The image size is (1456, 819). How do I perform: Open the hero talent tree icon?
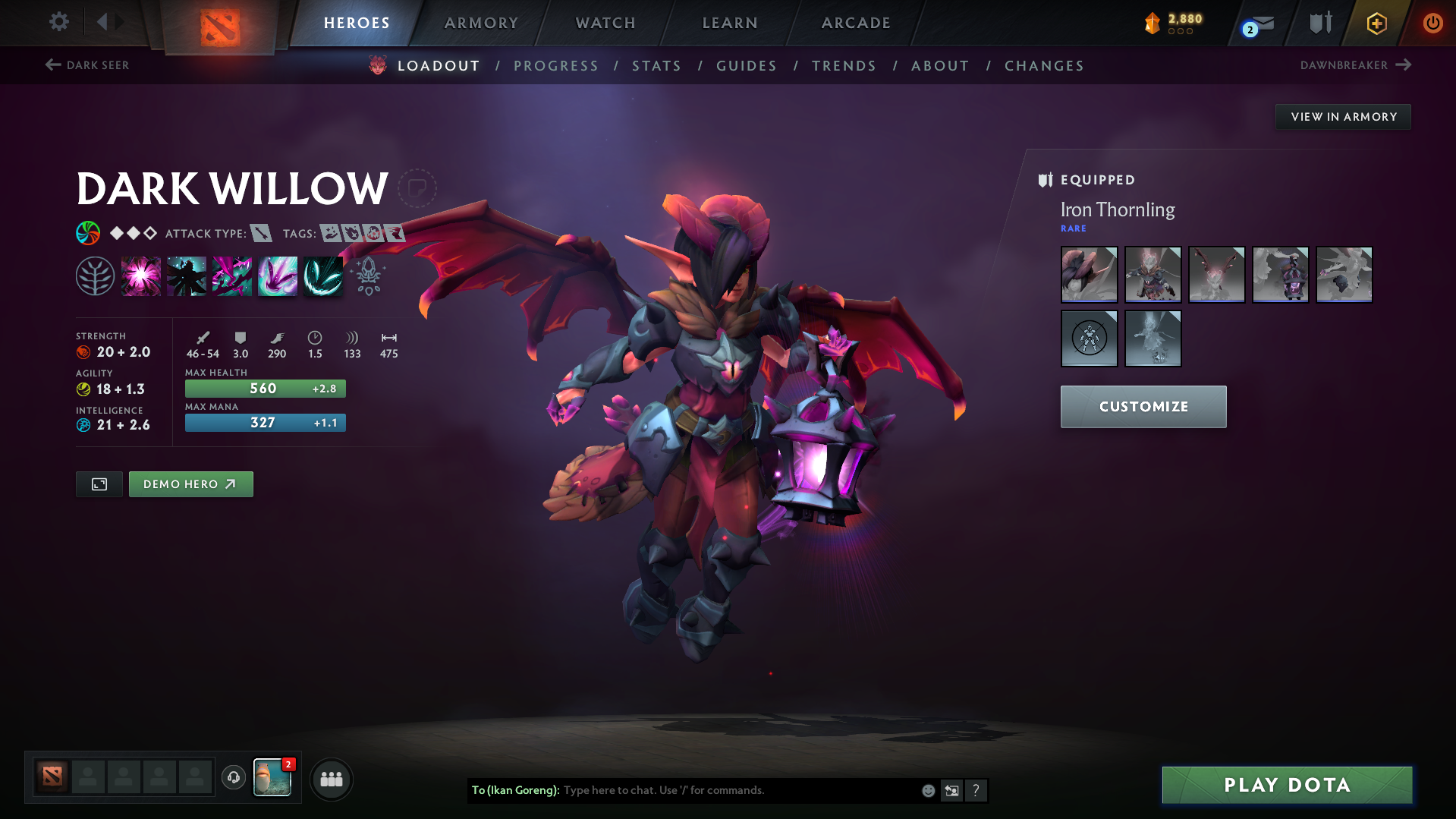pyautogui.click(x=95, y=276)
